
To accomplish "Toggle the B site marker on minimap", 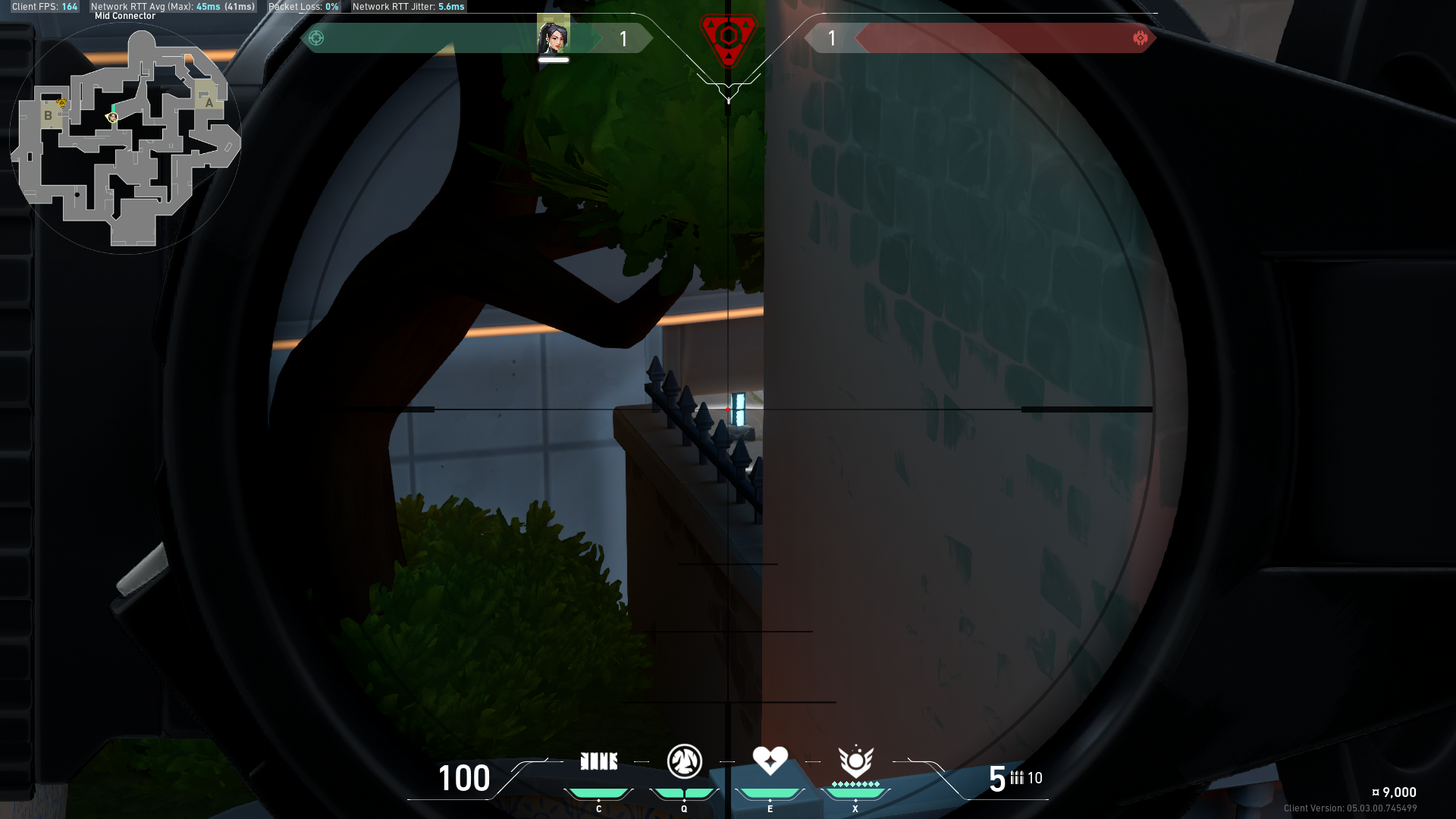I will pyautogui.click(x=49, y=116).
